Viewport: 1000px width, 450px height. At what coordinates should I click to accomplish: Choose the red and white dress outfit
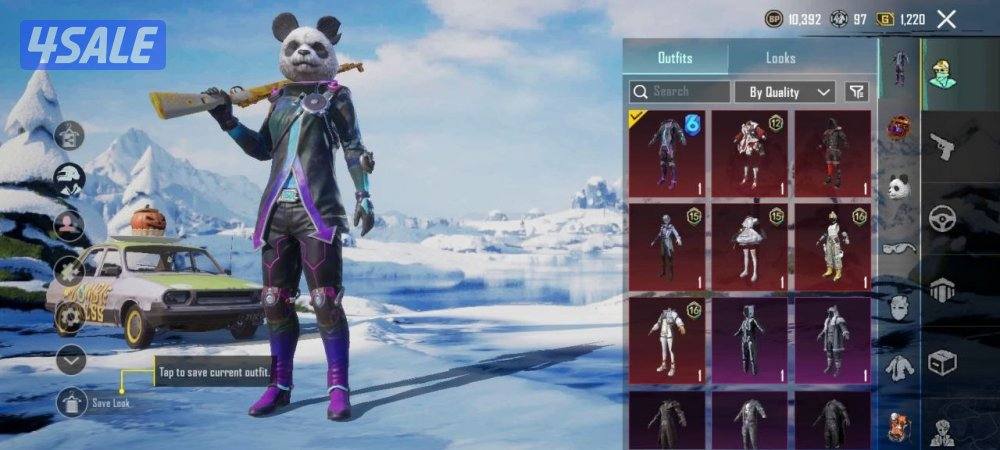coord(750,152)
